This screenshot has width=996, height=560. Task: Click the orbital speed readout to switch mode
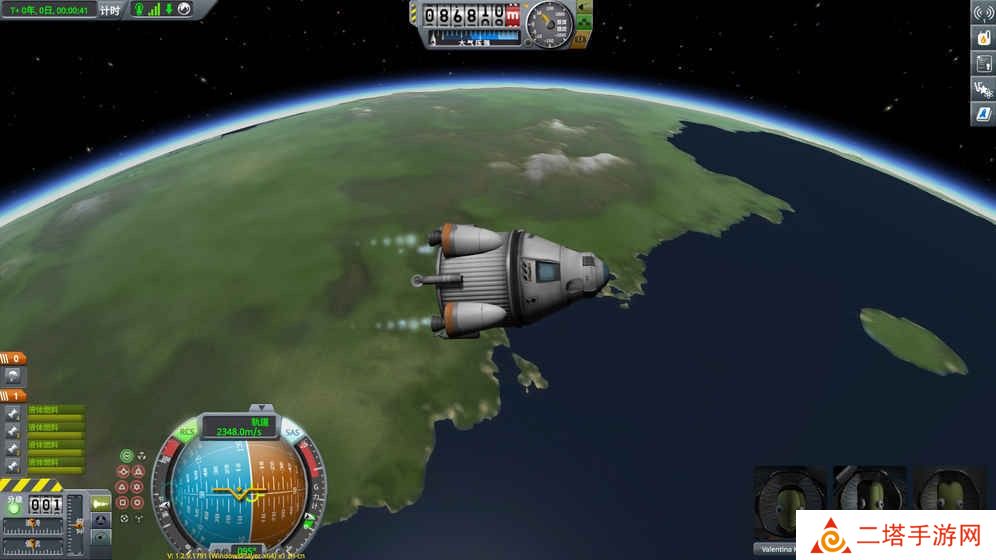[x=240, y=427]
